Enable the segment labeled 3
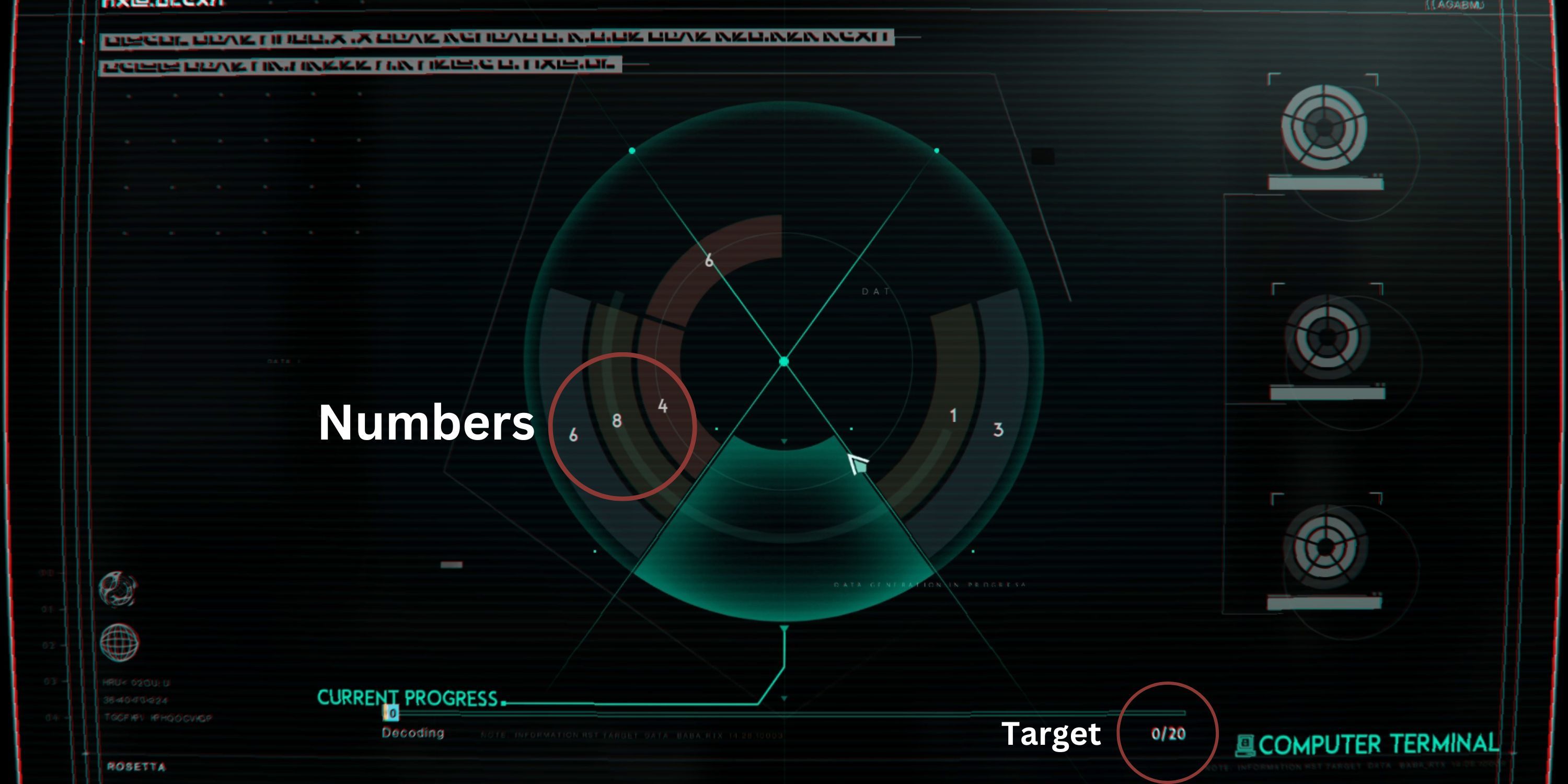The height and width of the screenshot is (784, 1568). coord(997,430)
